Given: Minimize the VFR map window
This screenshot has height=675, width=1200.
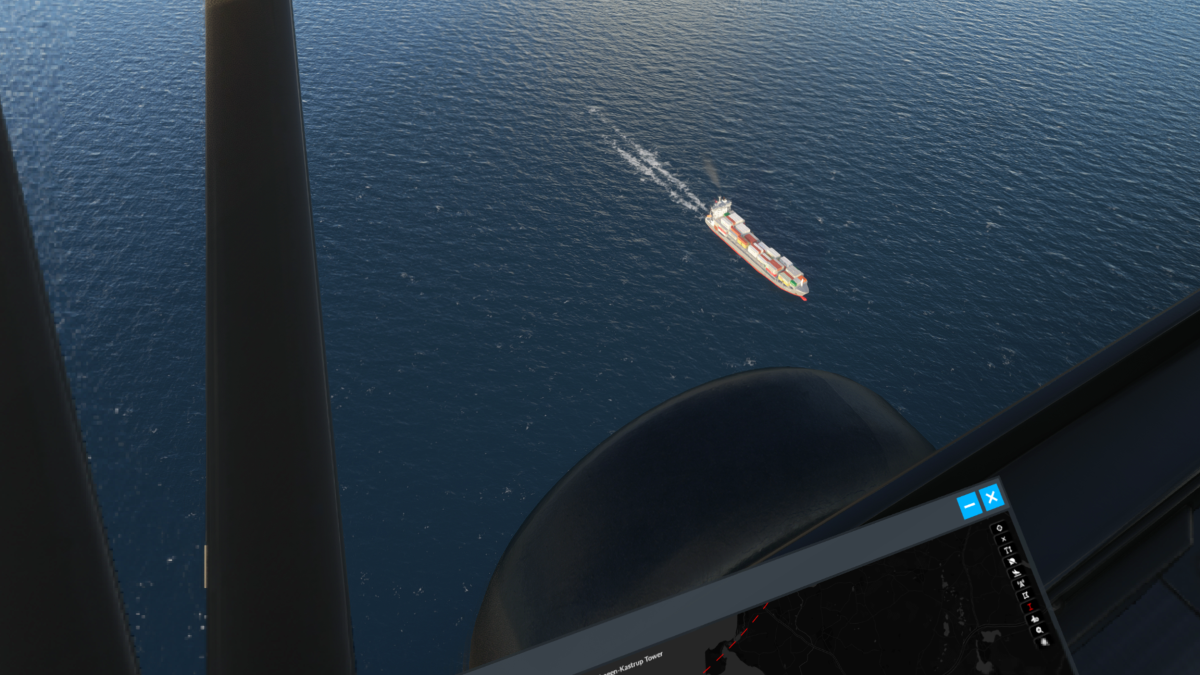Looking at the screenshot, I should pos(967,507).
